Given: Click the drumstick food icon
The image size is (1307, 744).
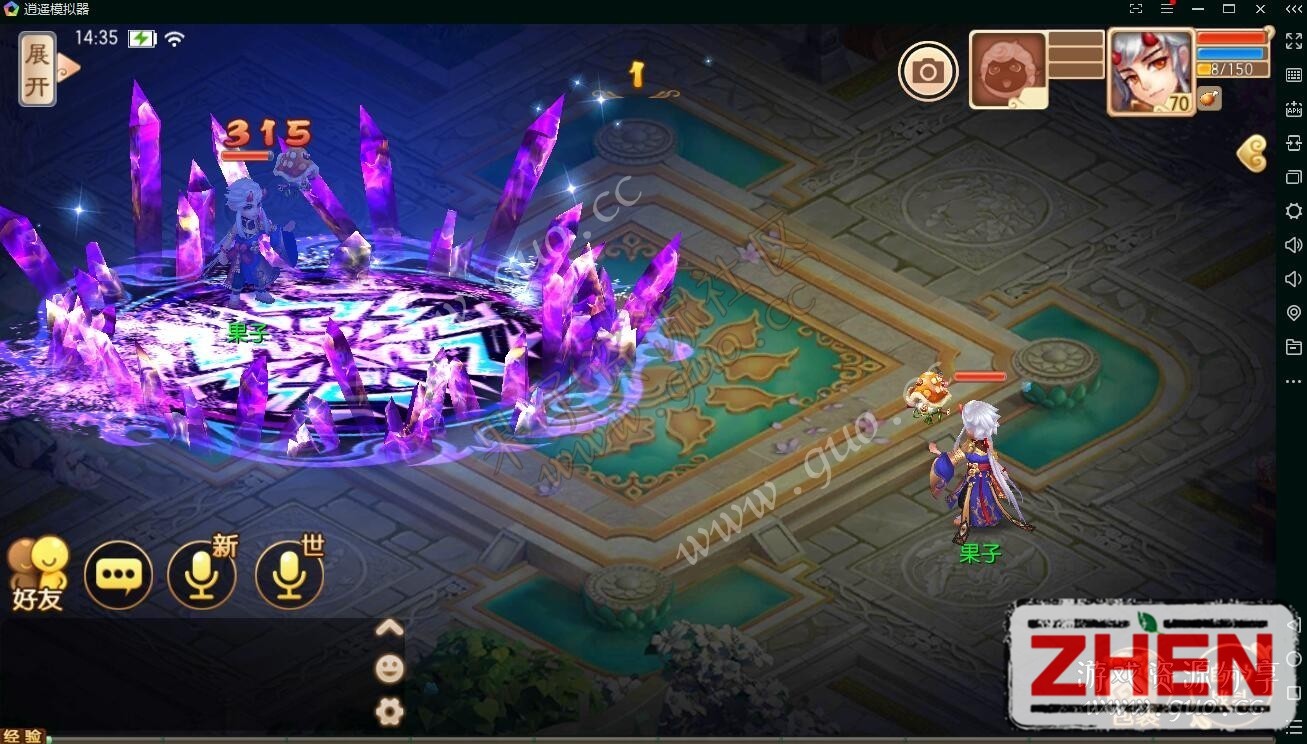Looking at the screenshot, I should pyautogui.click(x=1210, y=98).
